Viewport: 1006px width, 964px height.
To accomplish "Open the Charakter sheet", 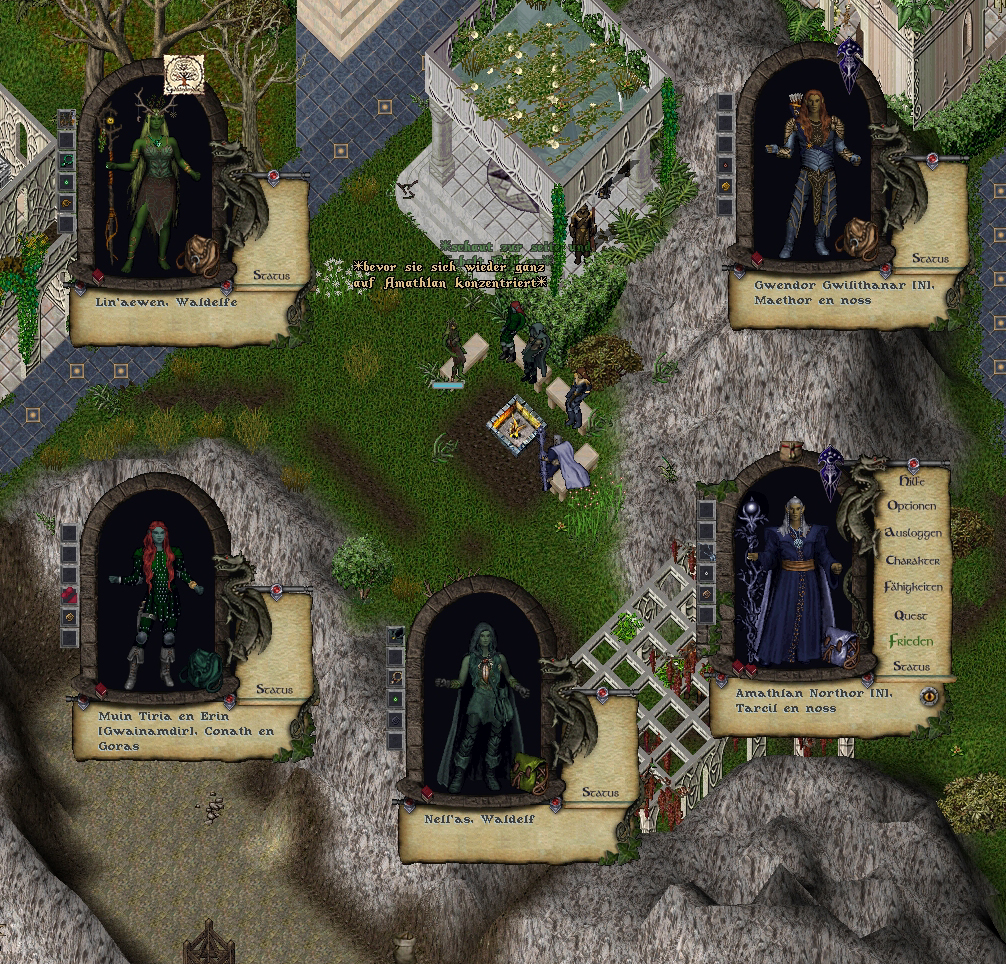I will [x=913, y=561].
